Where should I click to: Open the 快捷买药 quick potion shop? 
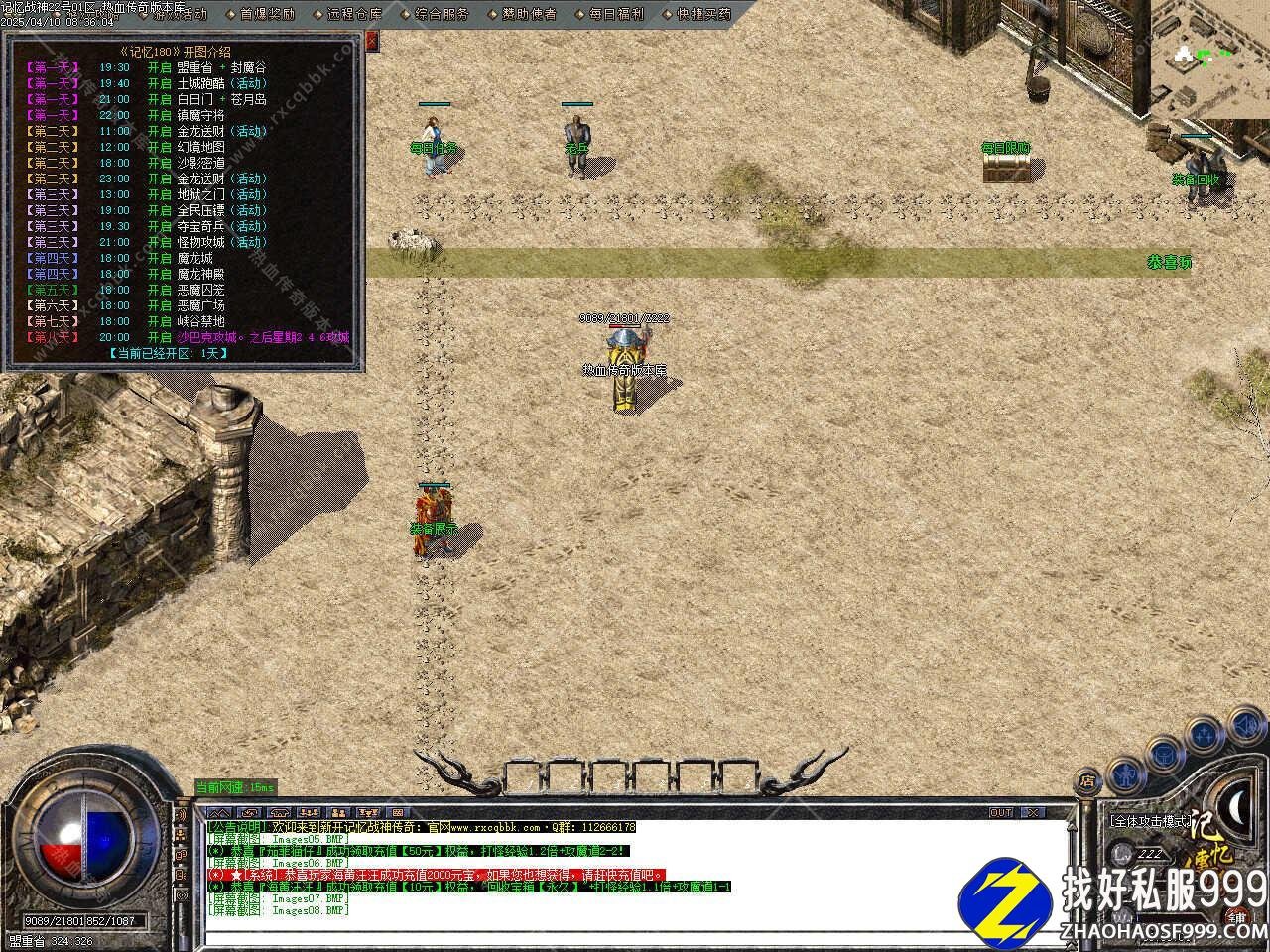[x=703, y=14]
